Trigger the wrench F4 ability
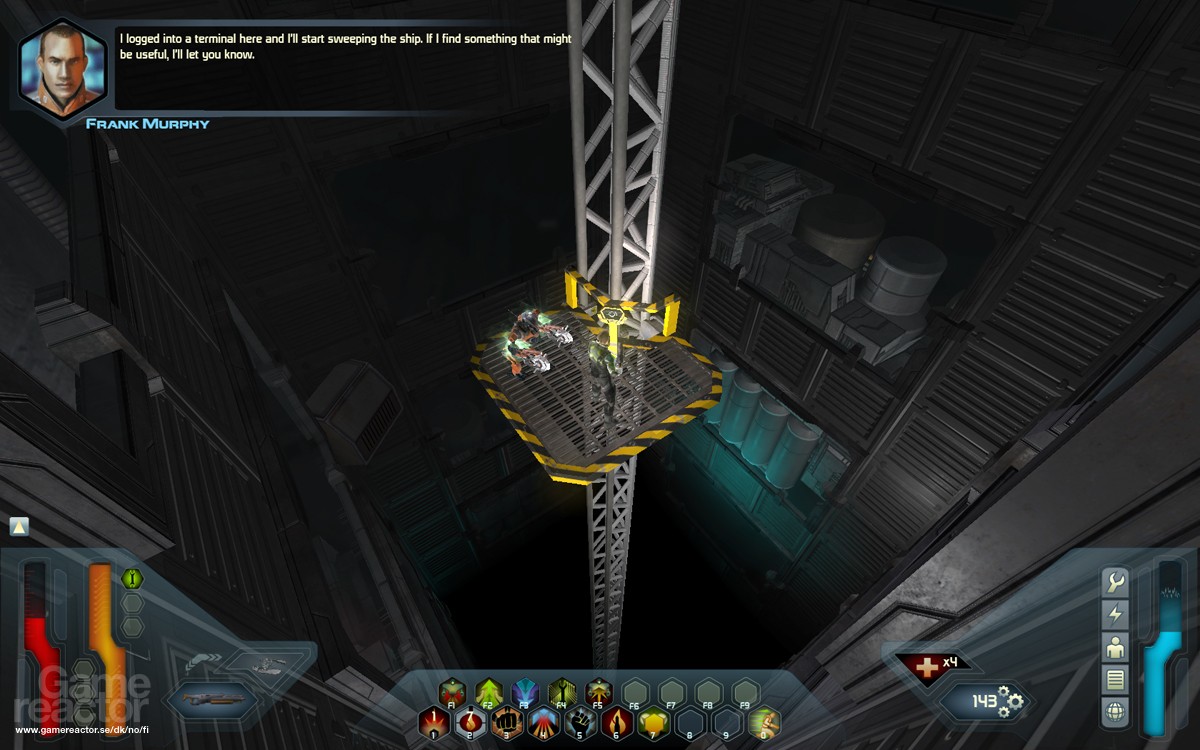The width and height of the screenshot is (1200, 750). tap(561, 691)
